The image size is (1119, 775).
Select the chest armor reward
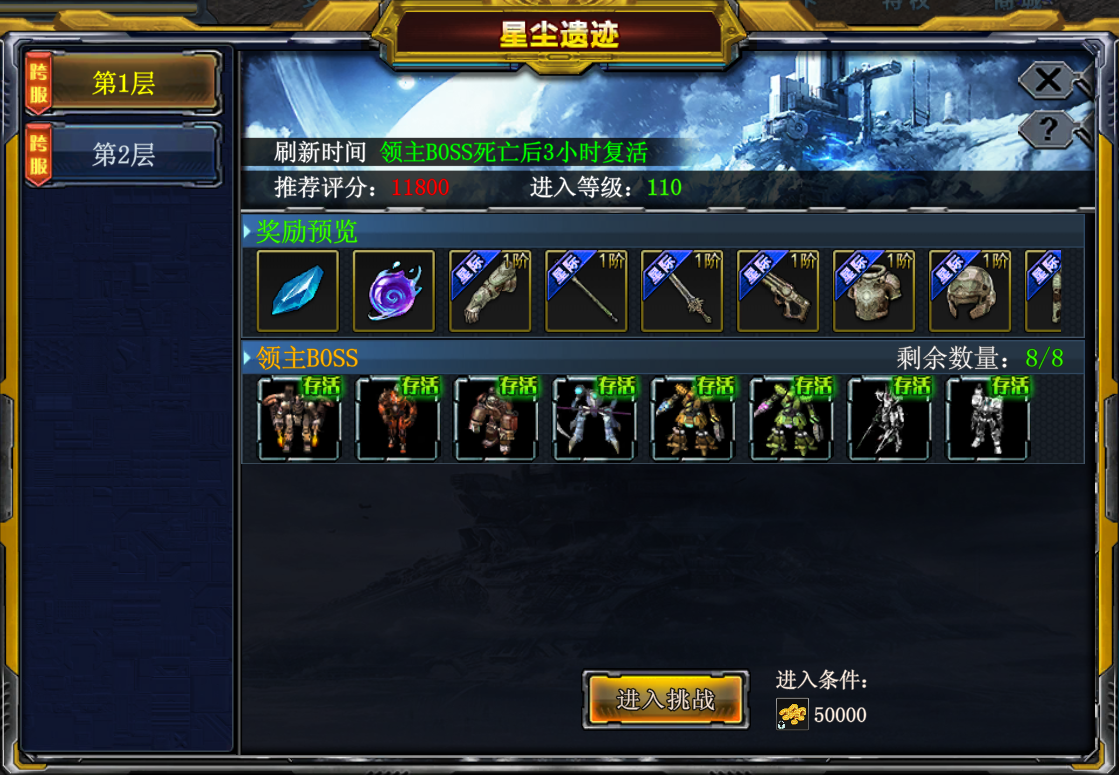point(874,291)
